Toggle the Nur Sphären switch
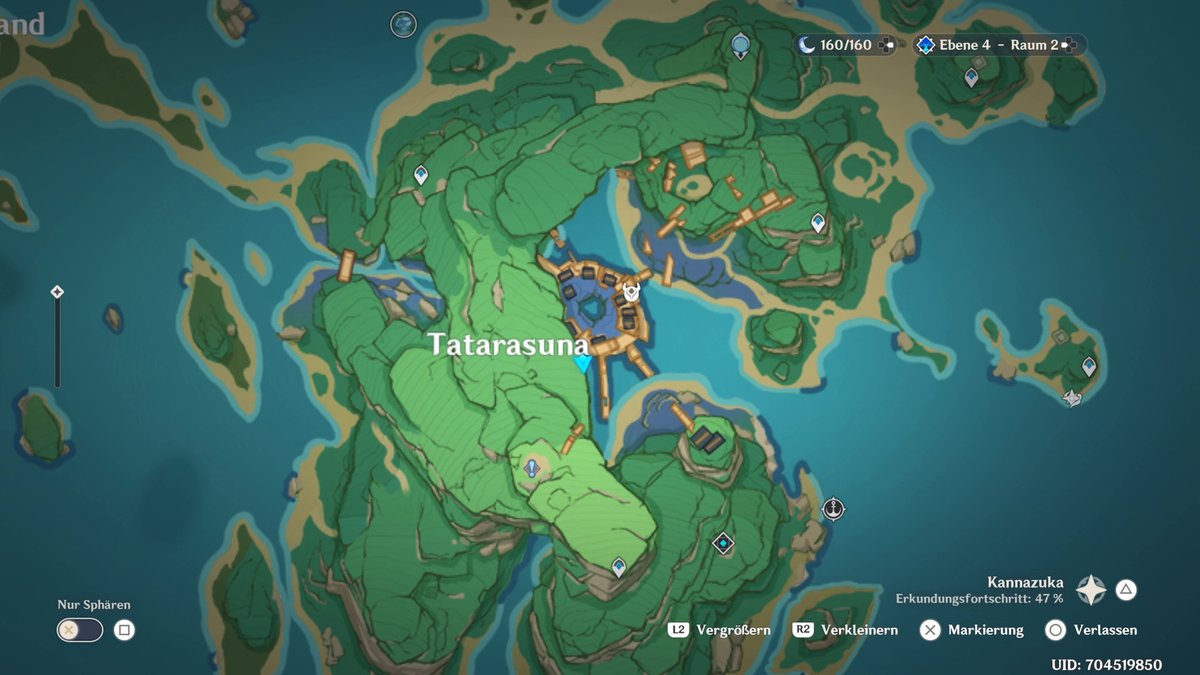The image size is (1200, 675). point(80,630)
